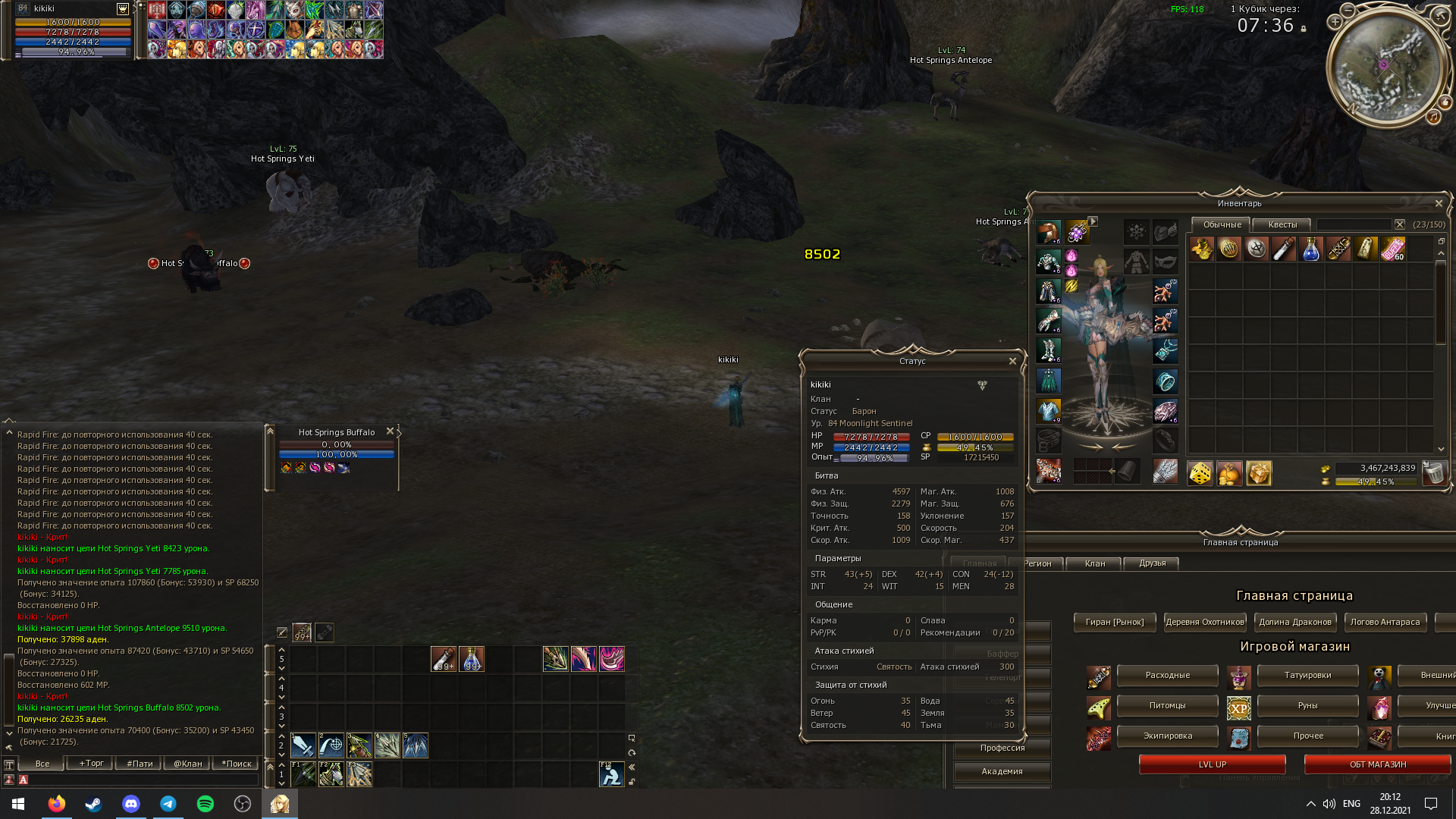Select the blue potion in inventory
1456x819 pixels.
1310,249
